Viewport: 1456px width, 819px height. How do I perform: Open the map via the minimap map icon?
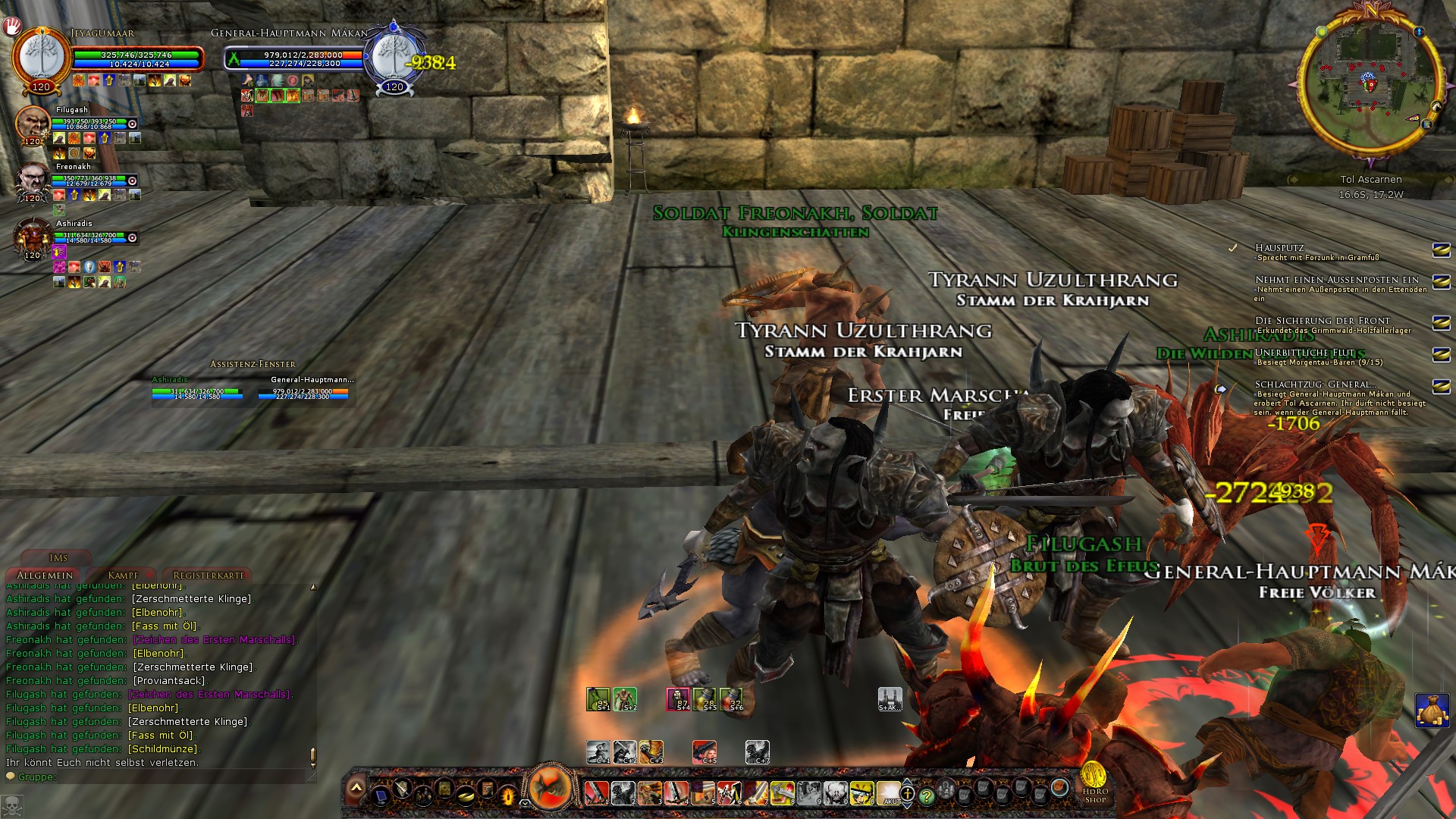pyautogui.click(x=1427, y=125)
